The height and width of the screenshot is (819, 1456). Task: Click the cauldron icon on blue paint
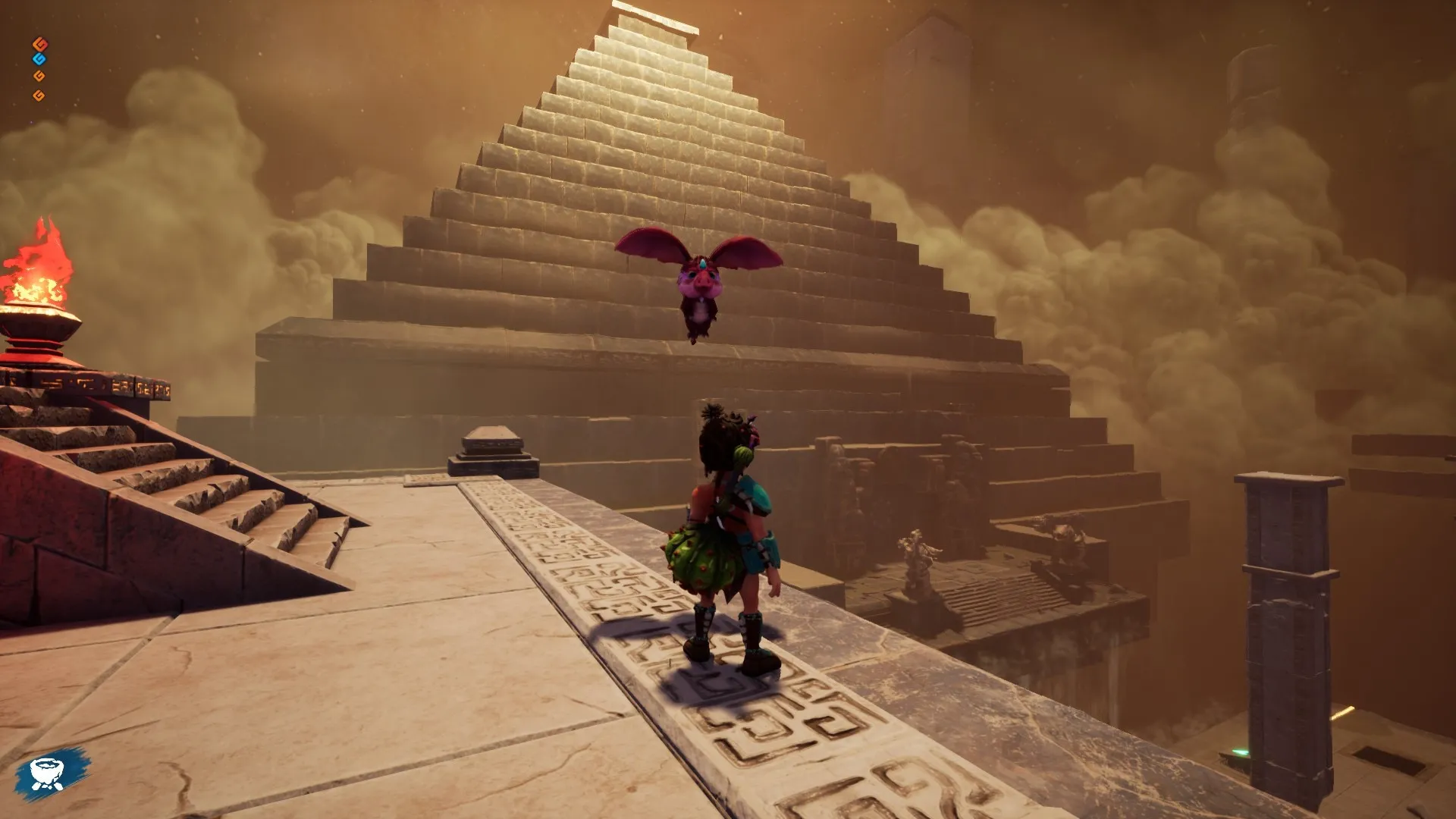(49, 773)
